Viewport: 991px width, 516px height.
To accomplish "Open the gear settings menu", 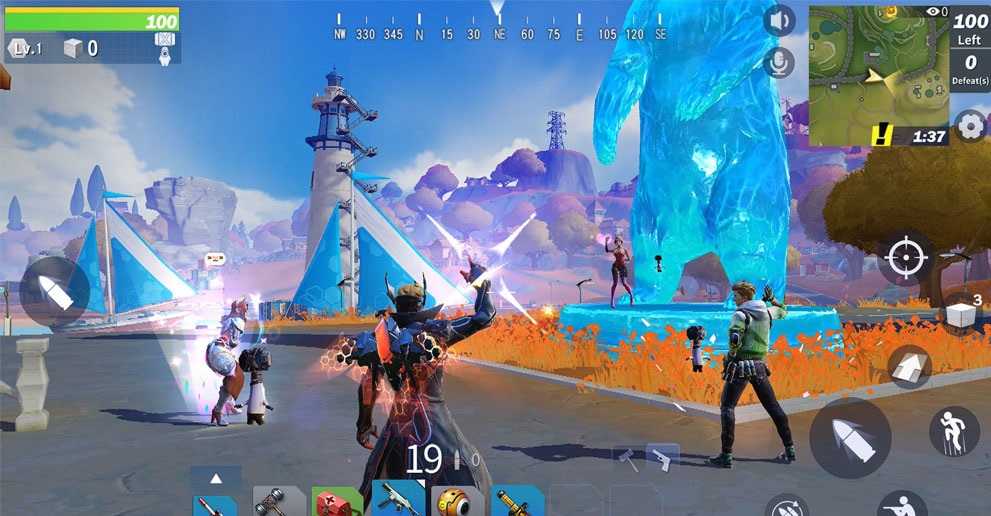I will [970, 126].
